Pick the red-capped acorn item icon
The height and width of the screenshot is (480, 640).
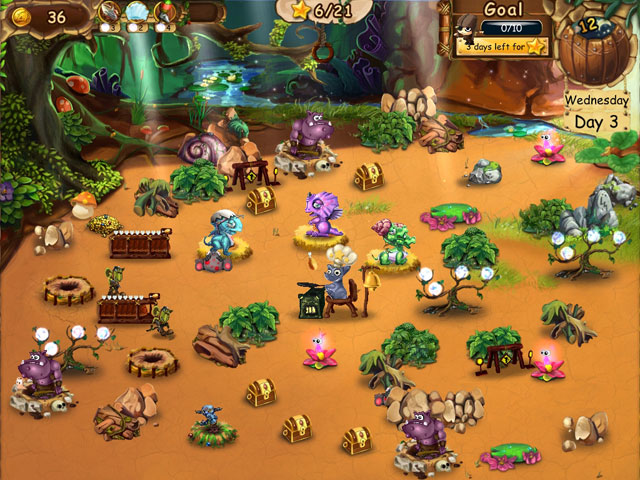(x=166, y=12)
